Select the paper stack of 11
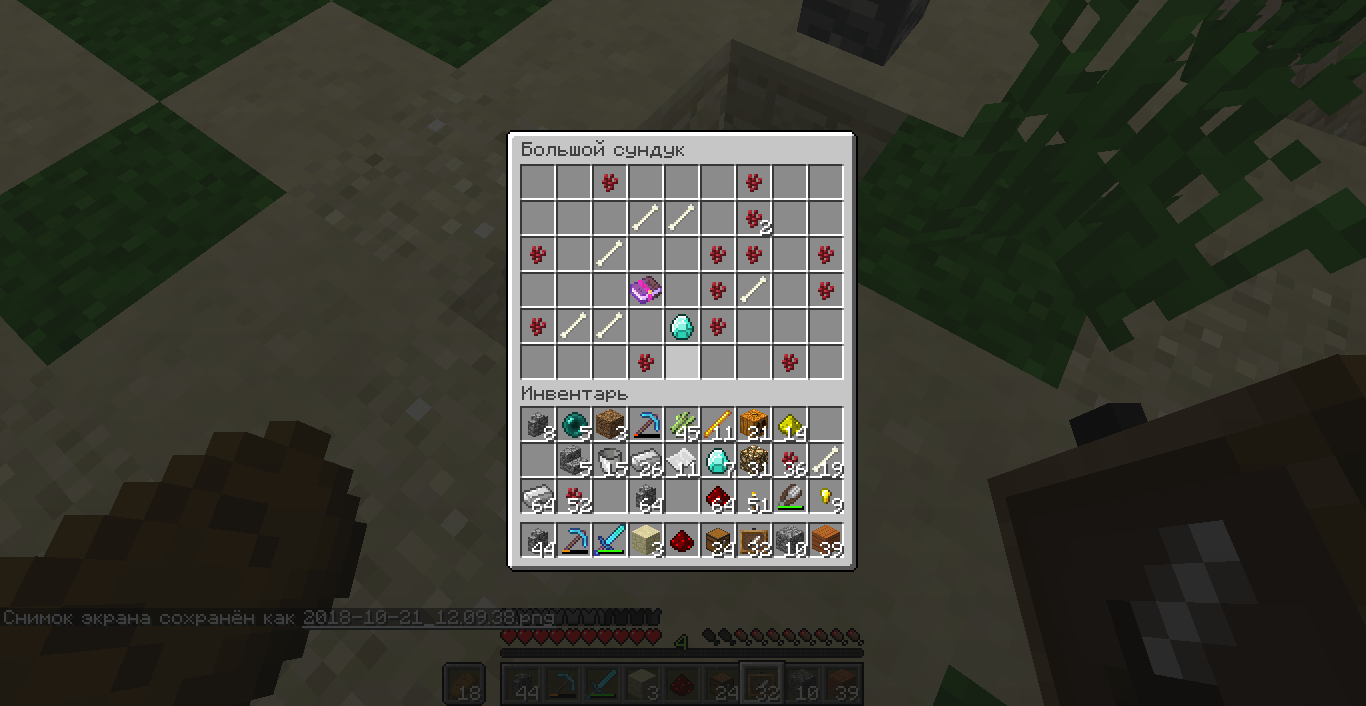 tap(682, 462)
